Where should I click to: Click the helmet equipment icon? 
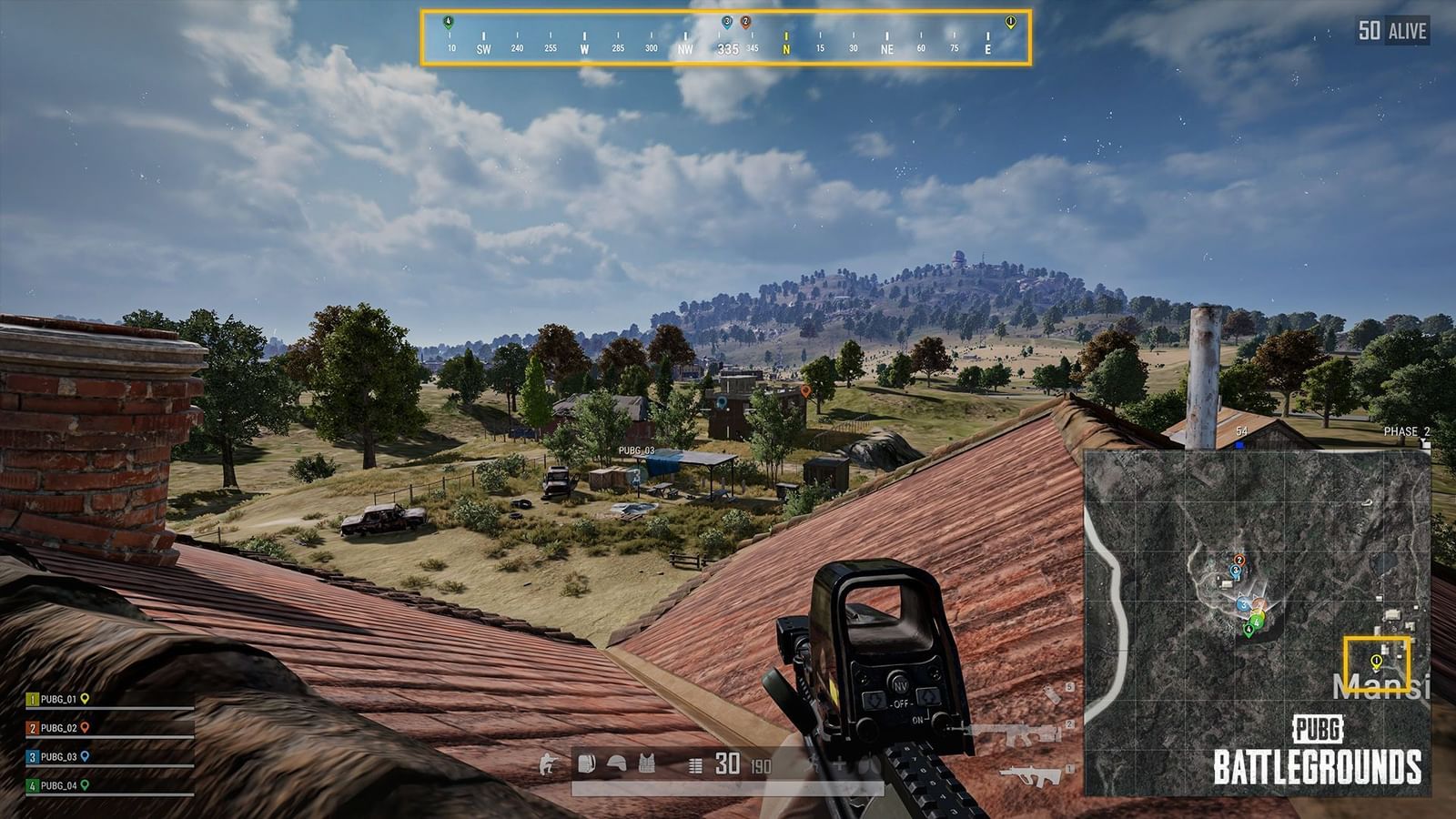[617, 764]
